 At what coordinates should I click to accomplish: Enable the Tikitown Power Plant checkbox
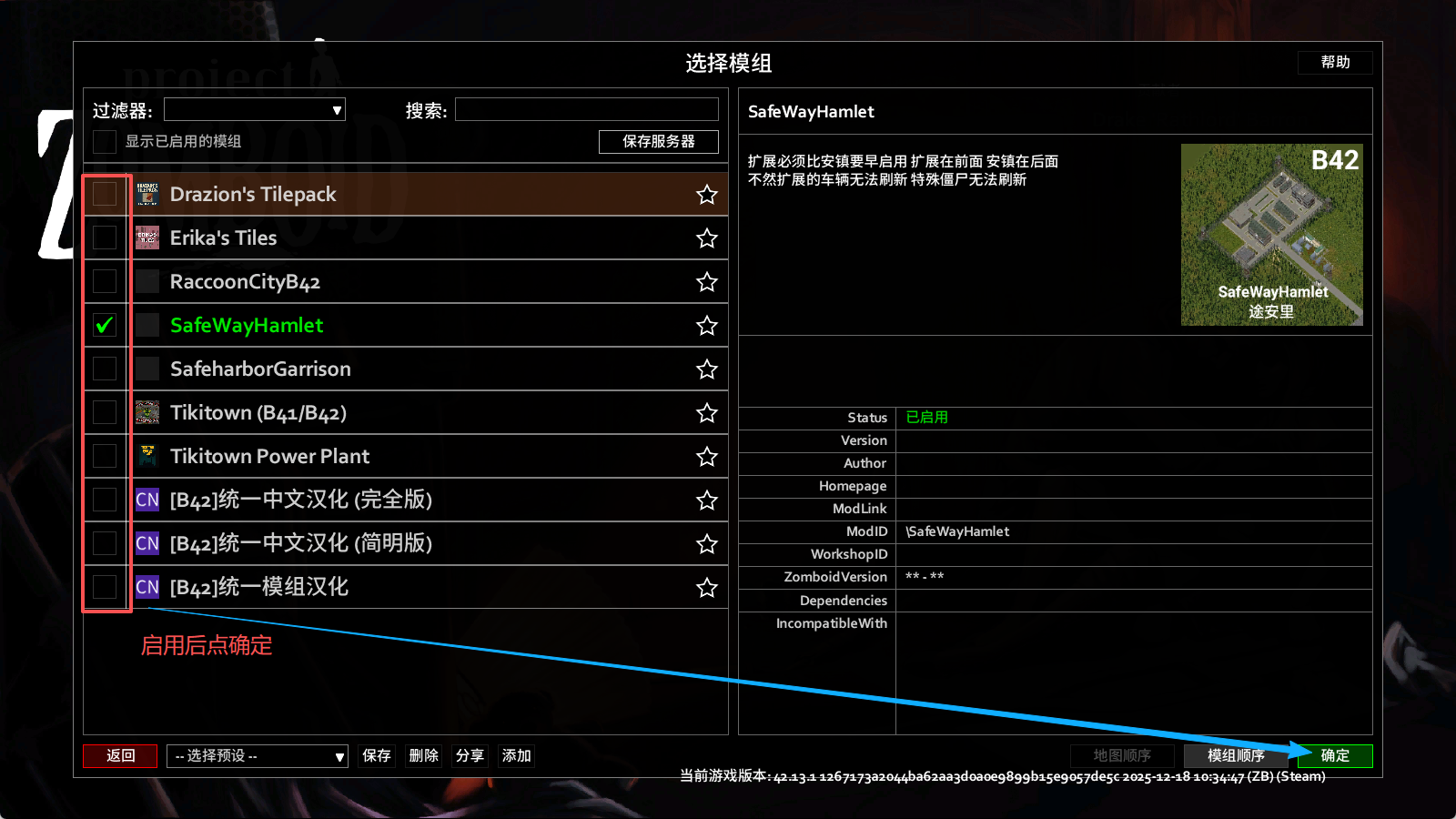pos(105,456)
